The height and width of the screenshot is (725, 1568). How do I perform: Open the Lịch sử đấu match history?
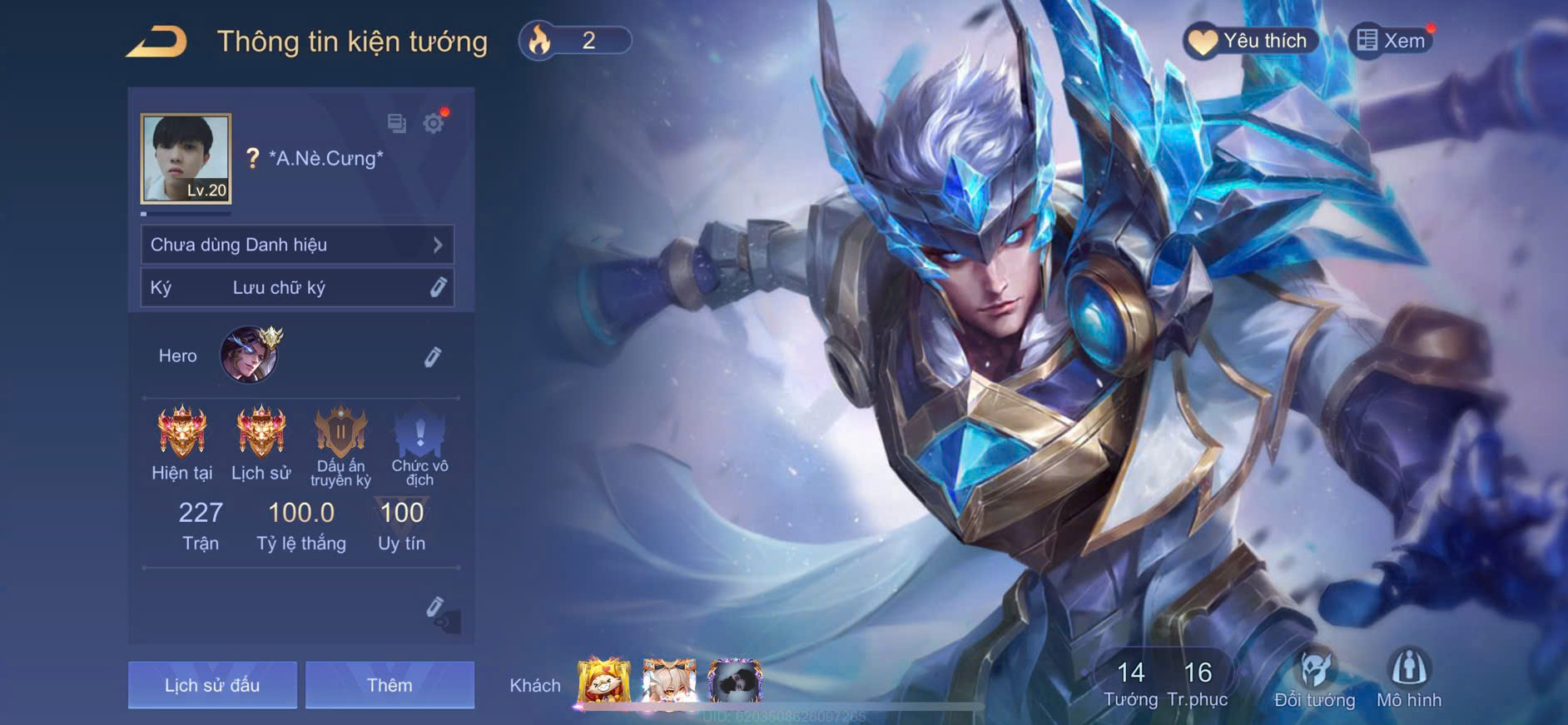[x=212, y=685]
